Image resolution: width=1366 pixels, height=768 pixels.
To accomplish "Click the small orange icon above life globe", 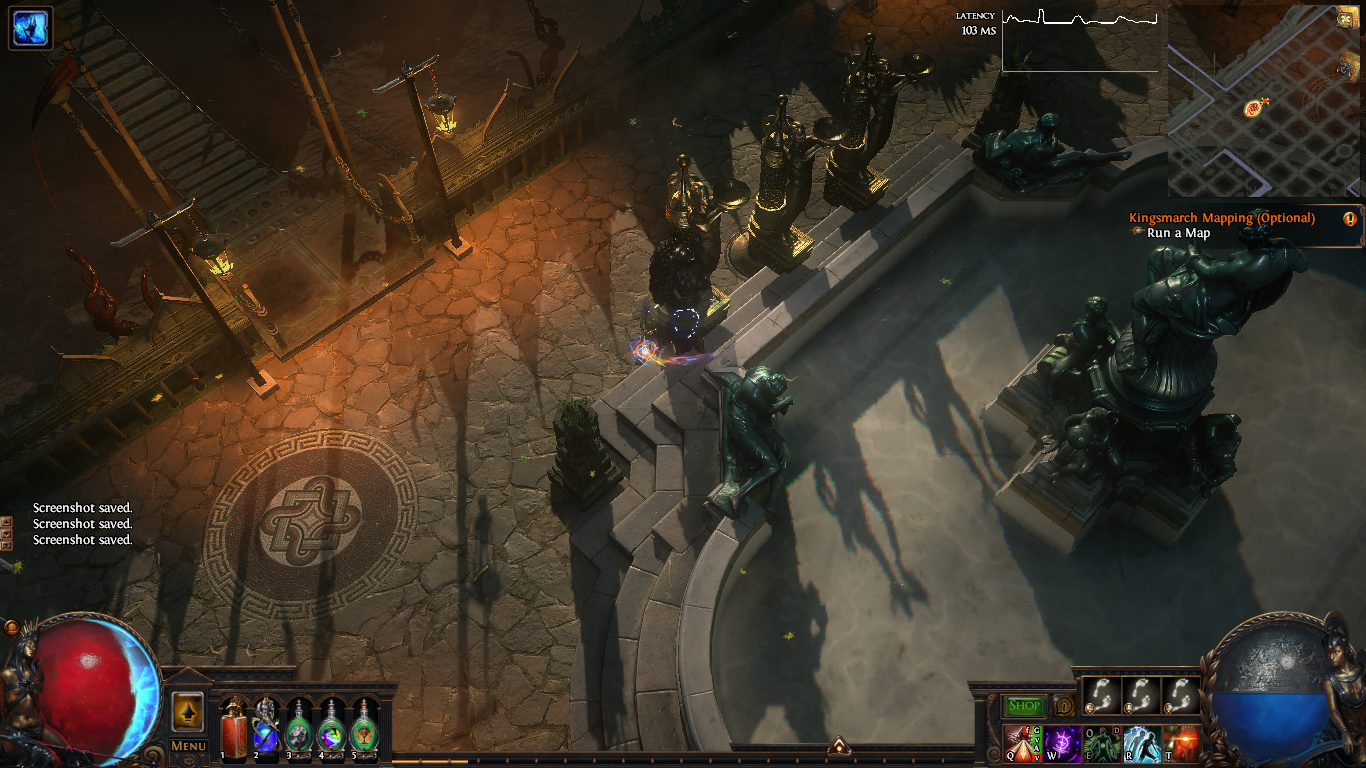I will click(11, 627).
